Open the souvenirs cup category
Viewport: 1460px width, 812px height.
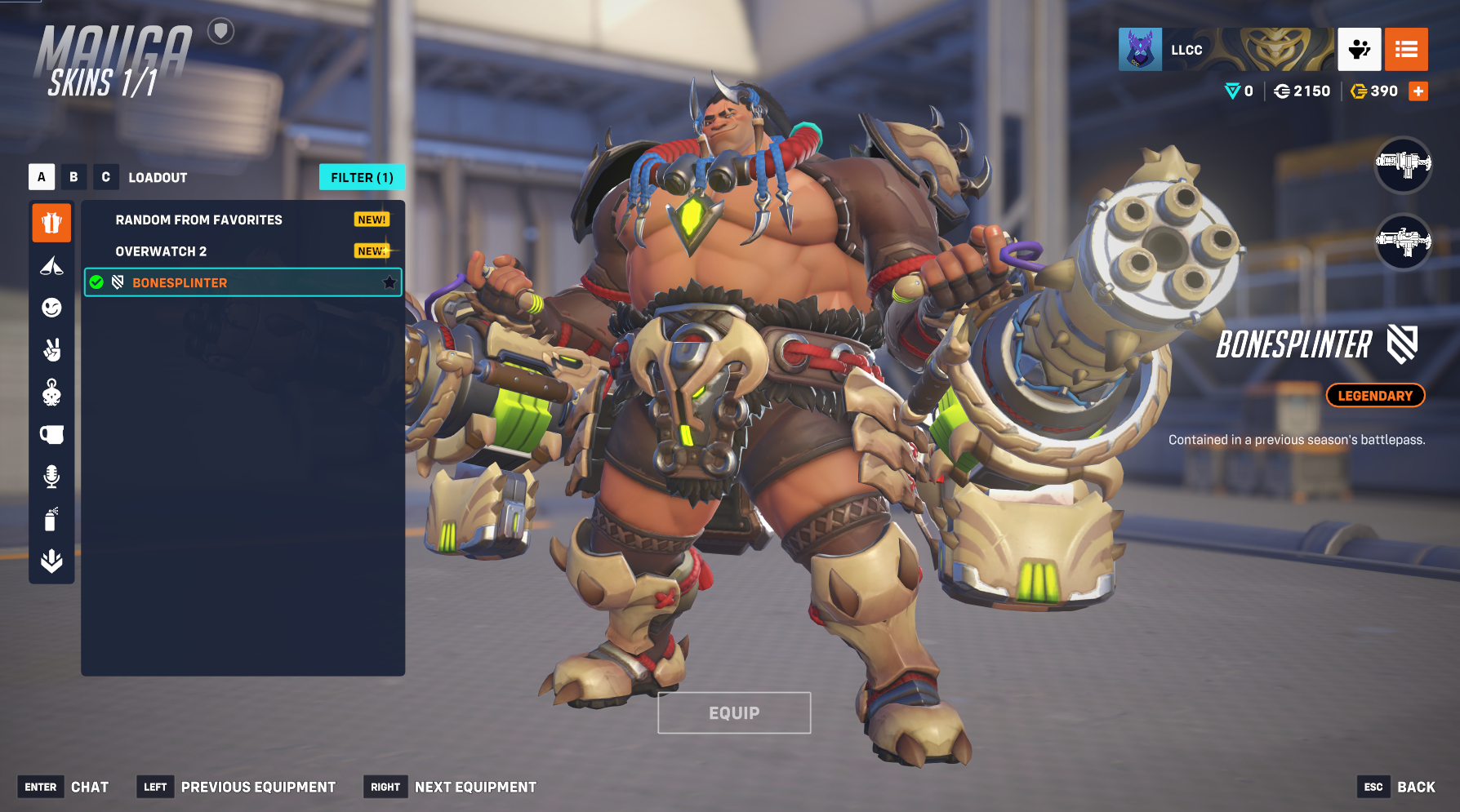[x=51, y=434]
